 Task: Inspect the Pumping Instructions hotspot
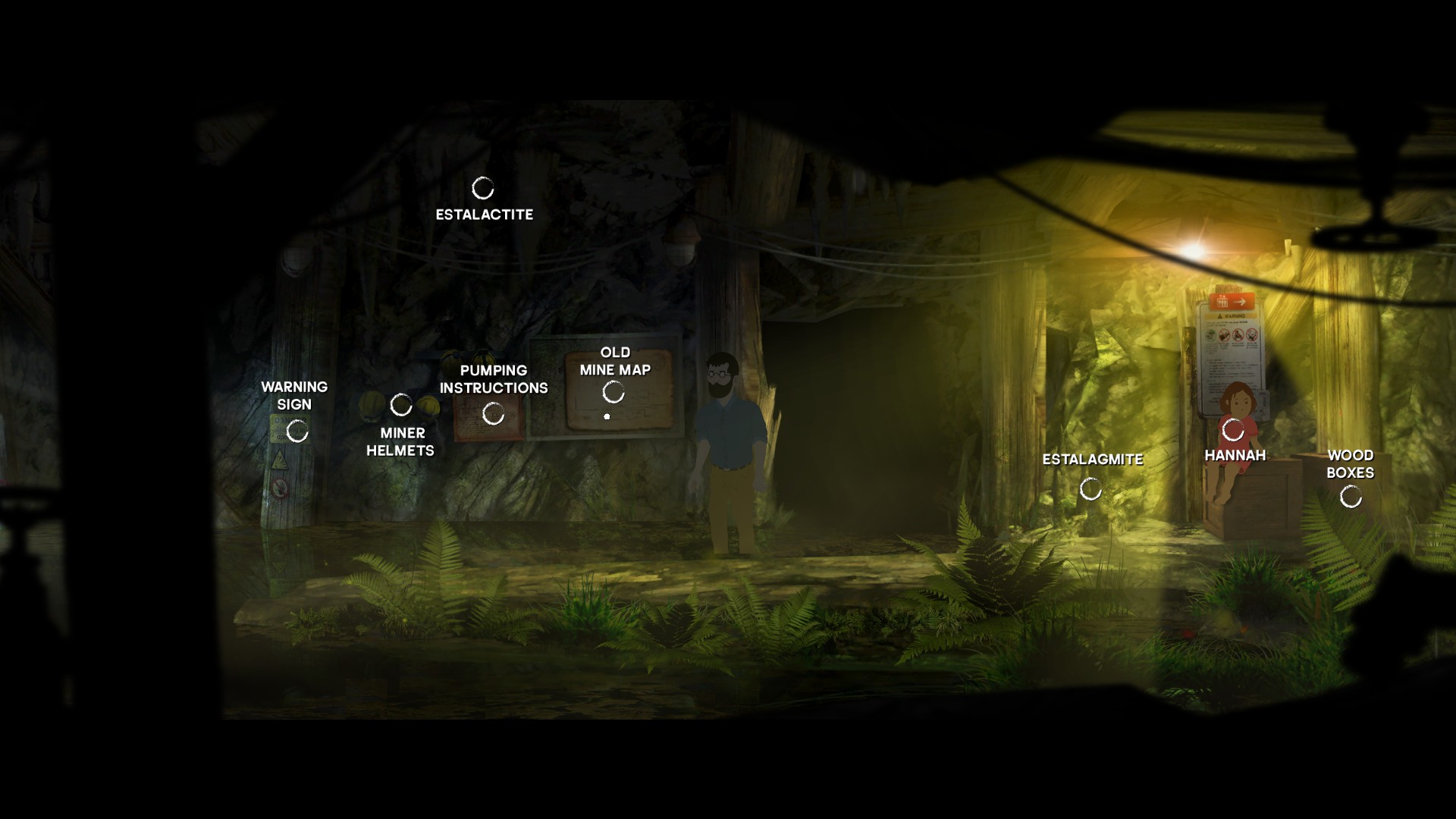coord(494,413)
